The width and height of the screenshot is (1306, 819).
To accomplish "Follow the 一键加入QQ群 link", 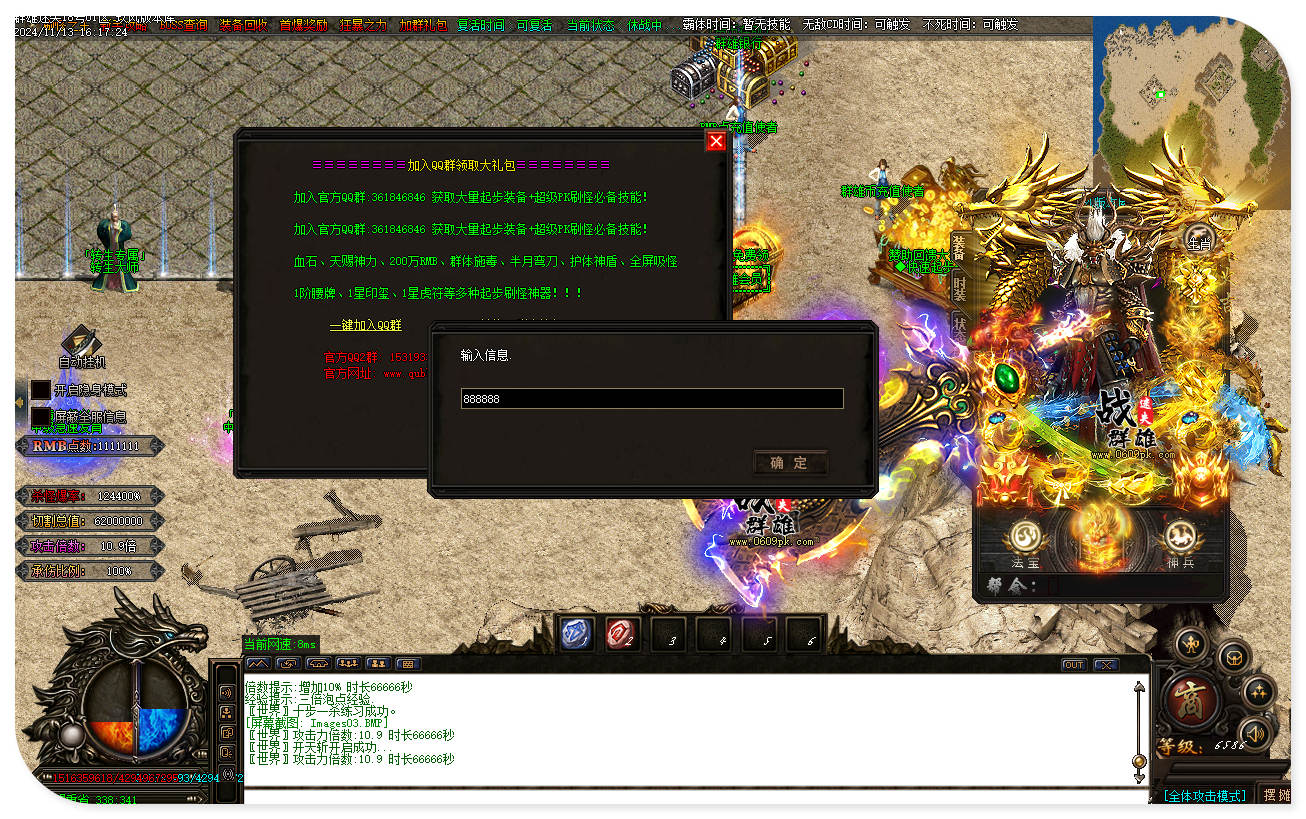I will (366, 325).
